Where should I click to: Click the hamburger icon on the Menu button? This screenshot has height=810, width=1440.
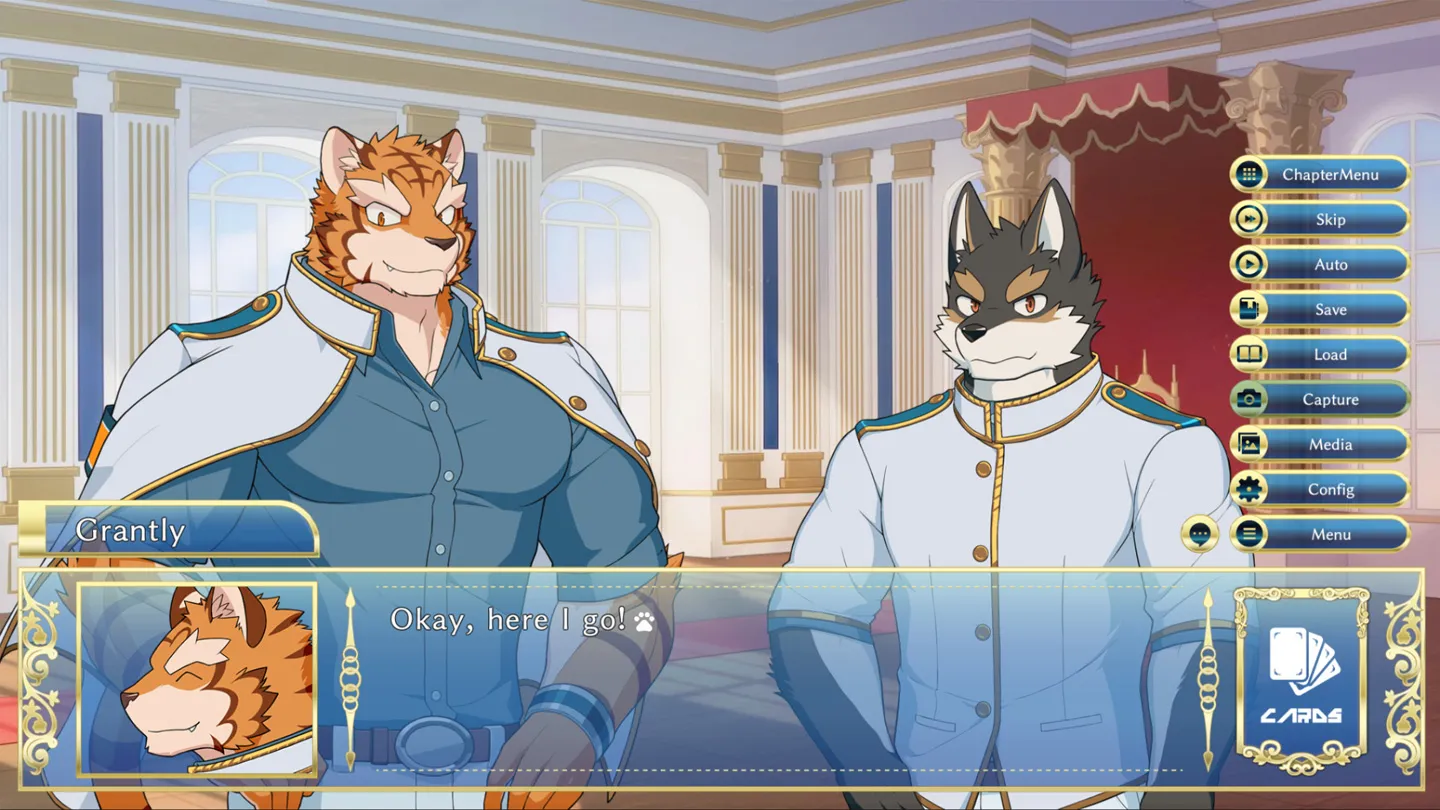point(1248,534)
